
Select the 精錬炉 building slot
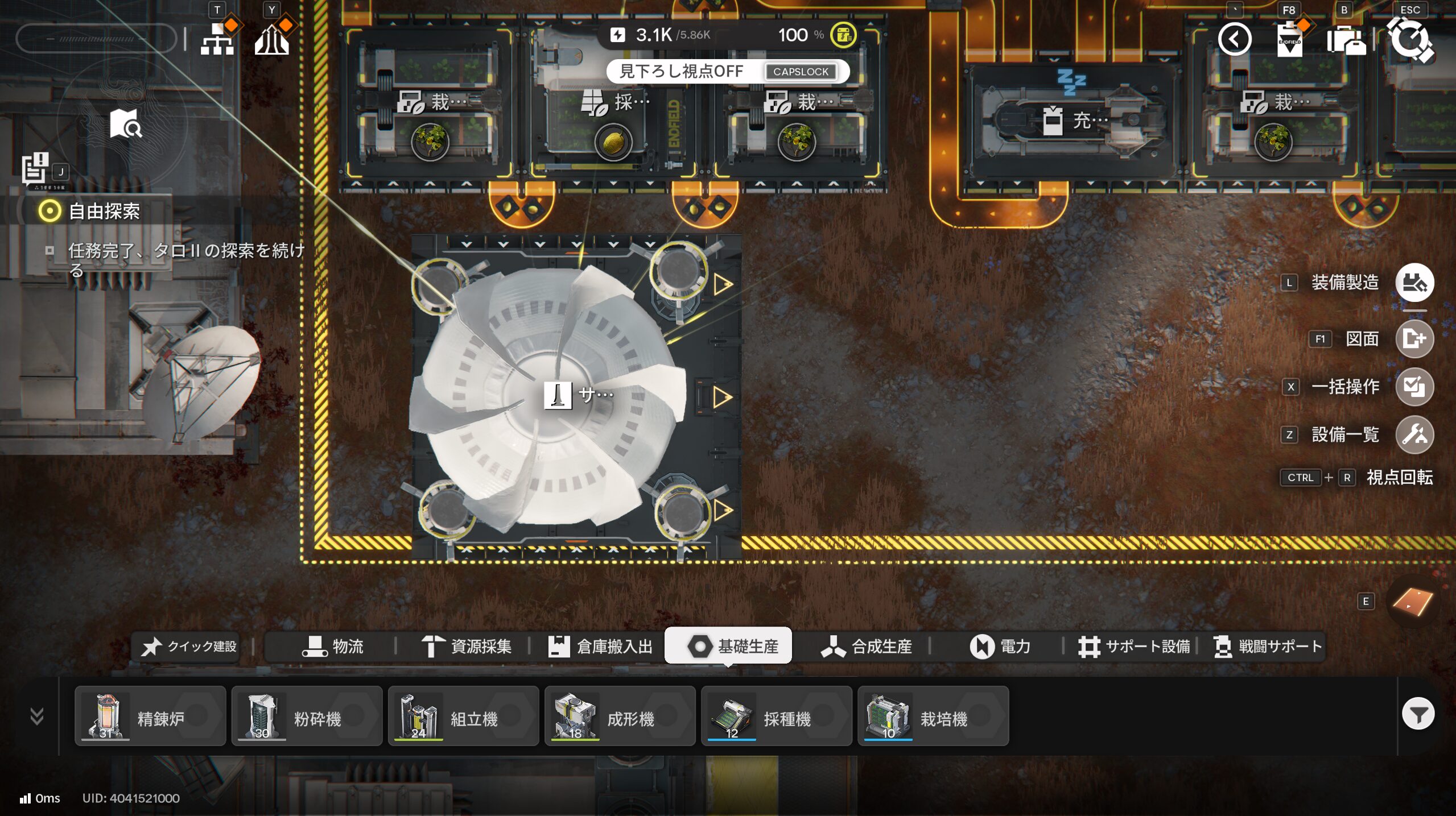click(150, 716)
